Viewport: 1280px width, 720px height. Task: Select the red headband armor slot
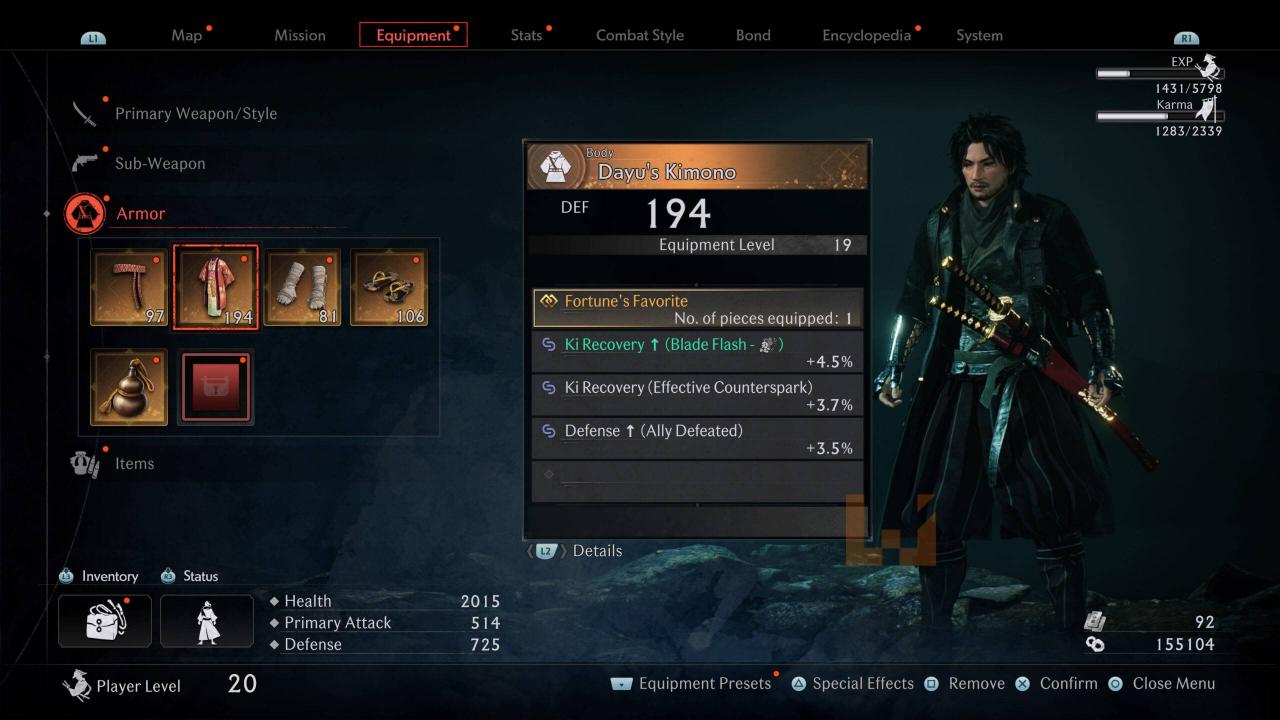click(x=129, y=287)
